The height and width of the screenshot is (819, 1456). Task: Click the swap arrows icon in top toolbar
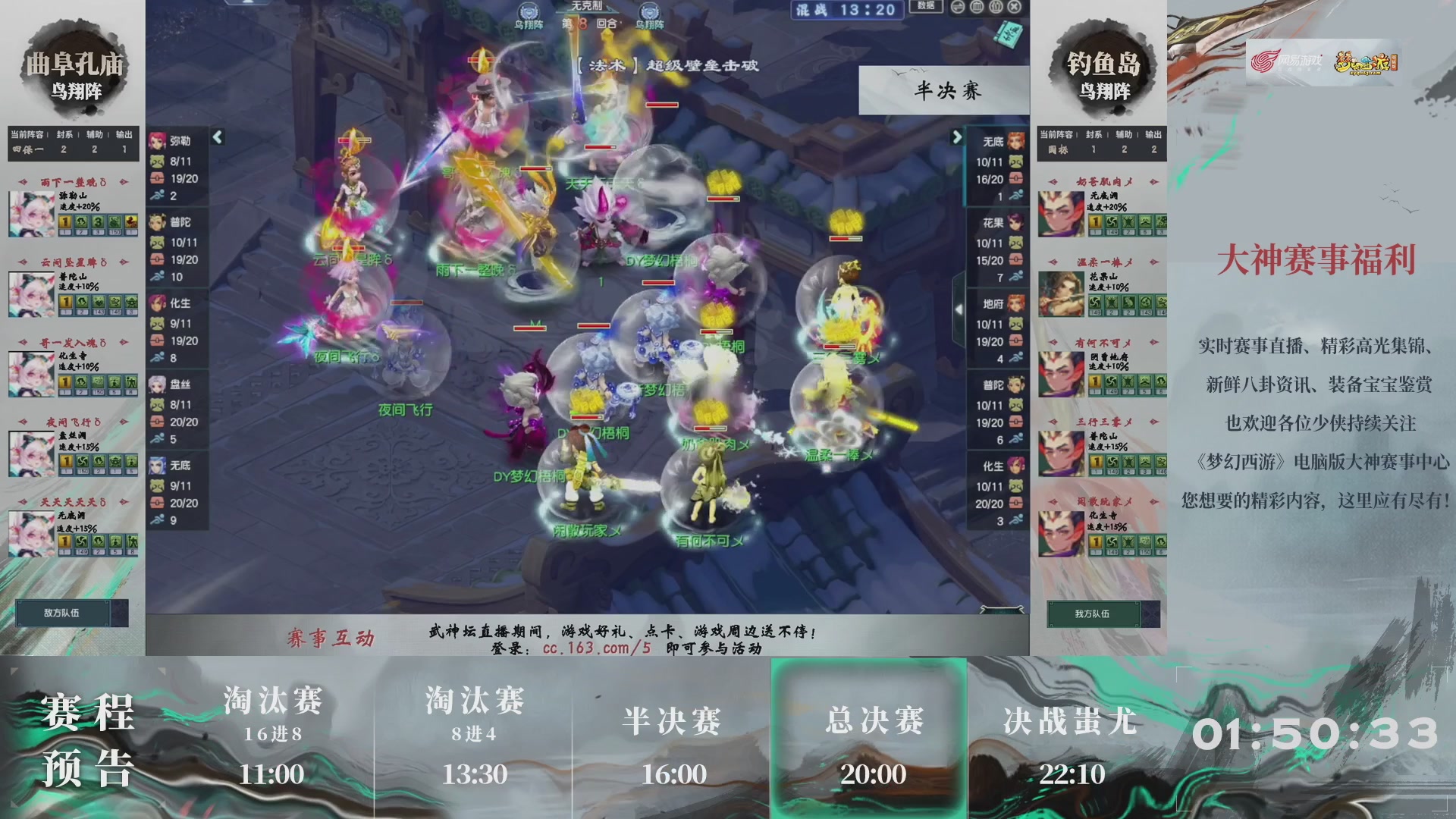(x=958, y=6)
